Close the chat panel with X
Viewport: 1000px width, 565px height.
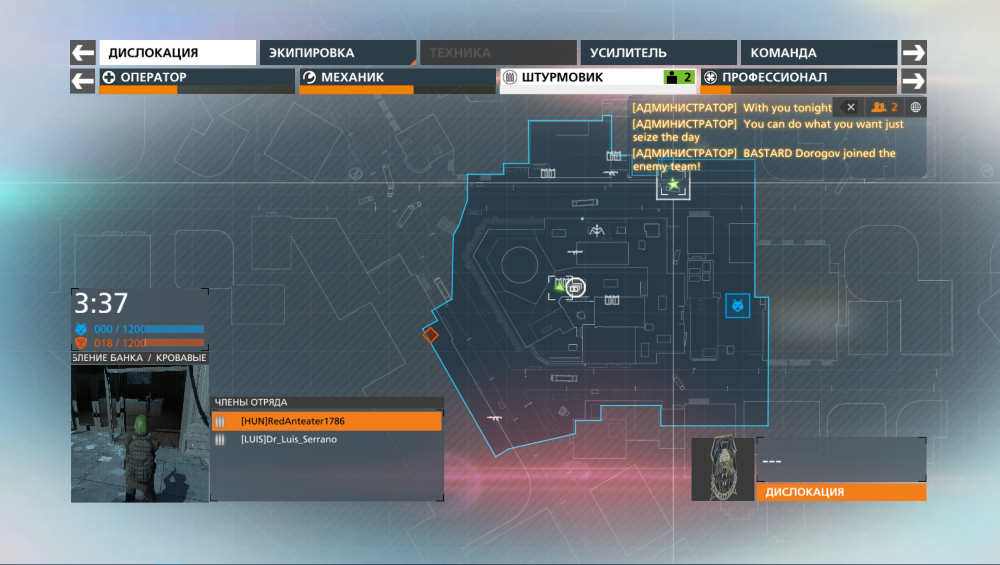pos(850,107)
